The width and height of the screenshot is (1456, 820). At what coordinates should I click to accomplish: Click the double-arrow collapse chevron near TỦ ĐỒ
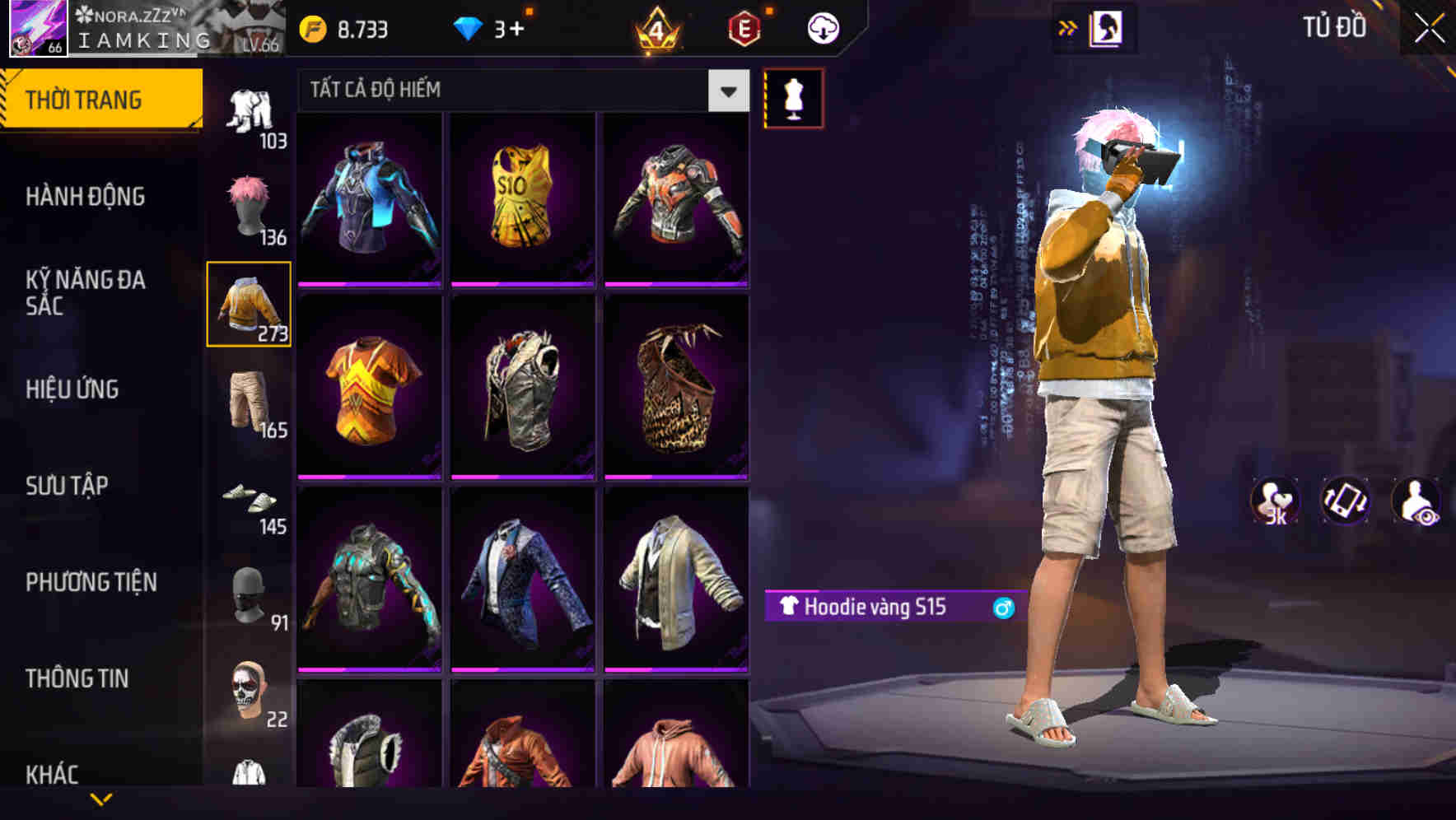(1067, 26)
